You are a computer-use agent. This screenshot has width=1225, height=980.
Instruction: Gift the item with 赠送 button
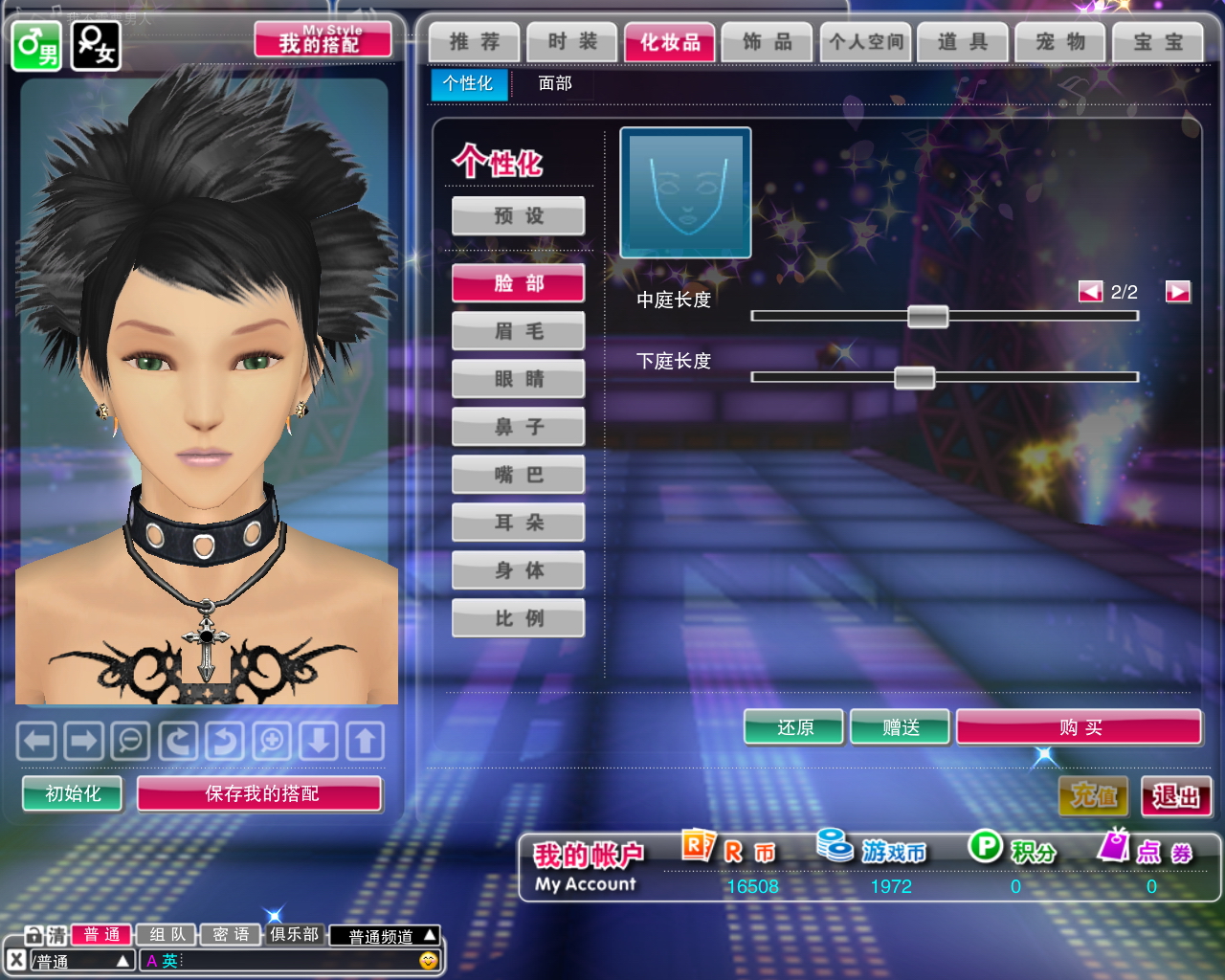coord(901,727)
